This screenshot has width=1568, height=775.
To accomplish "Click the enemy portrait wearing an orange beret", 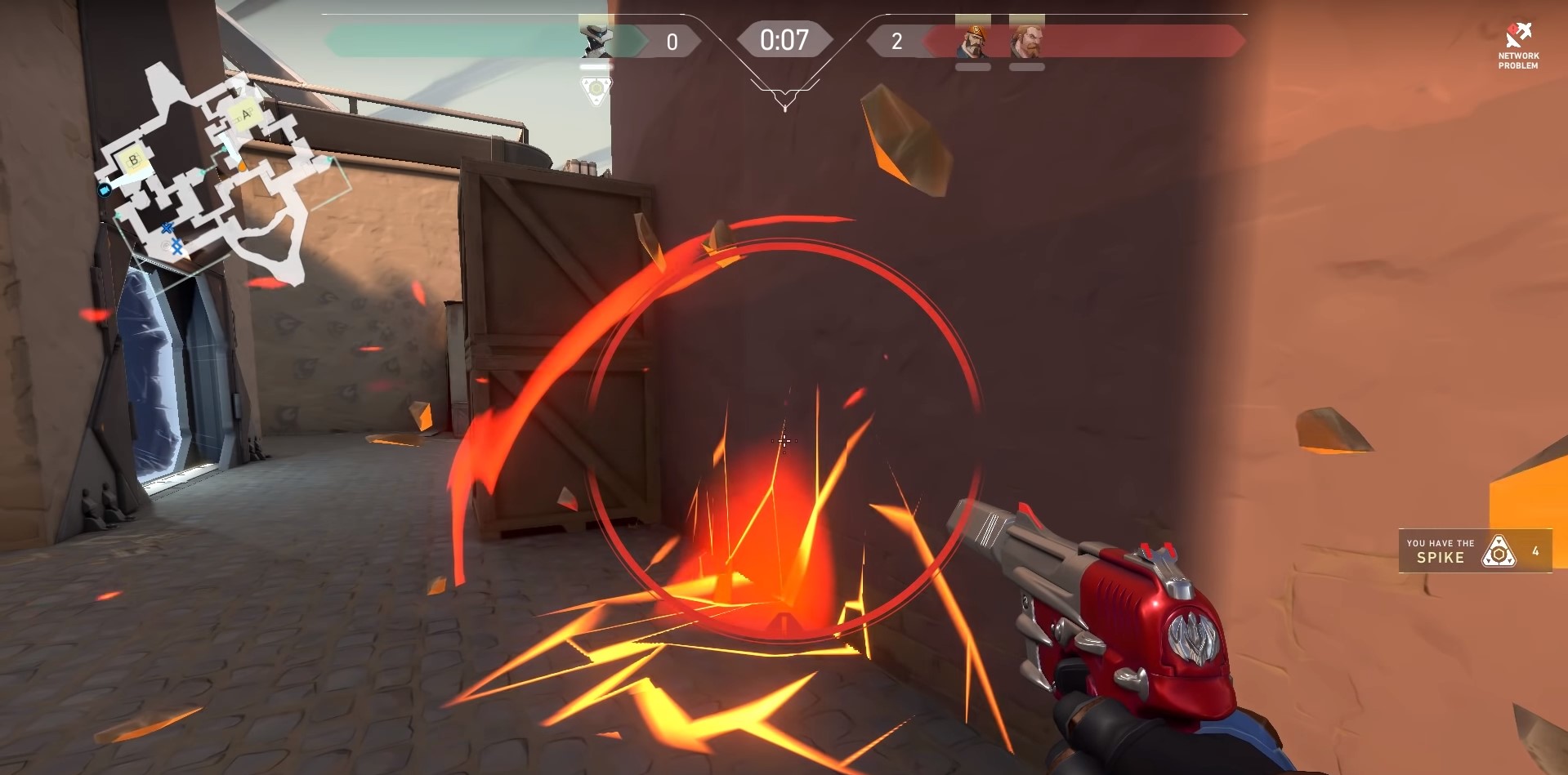I will [972, 41].
